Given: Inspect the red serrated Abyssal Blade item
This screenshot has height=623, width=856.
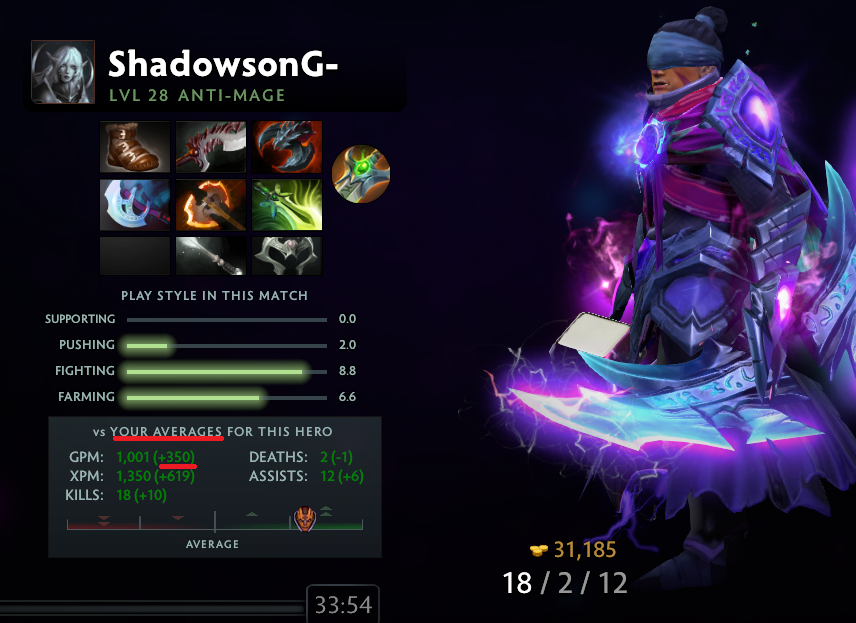Looking at the screenshot, I should [x=211, y=147].
